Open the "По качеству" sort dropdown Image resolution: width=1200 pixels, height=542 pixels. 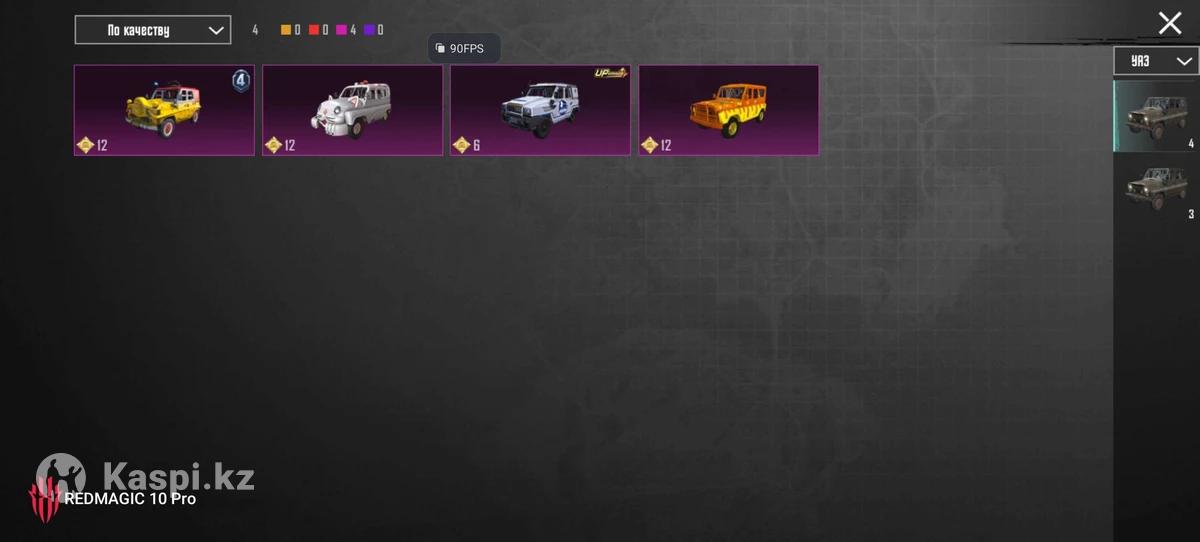point(153,30)
